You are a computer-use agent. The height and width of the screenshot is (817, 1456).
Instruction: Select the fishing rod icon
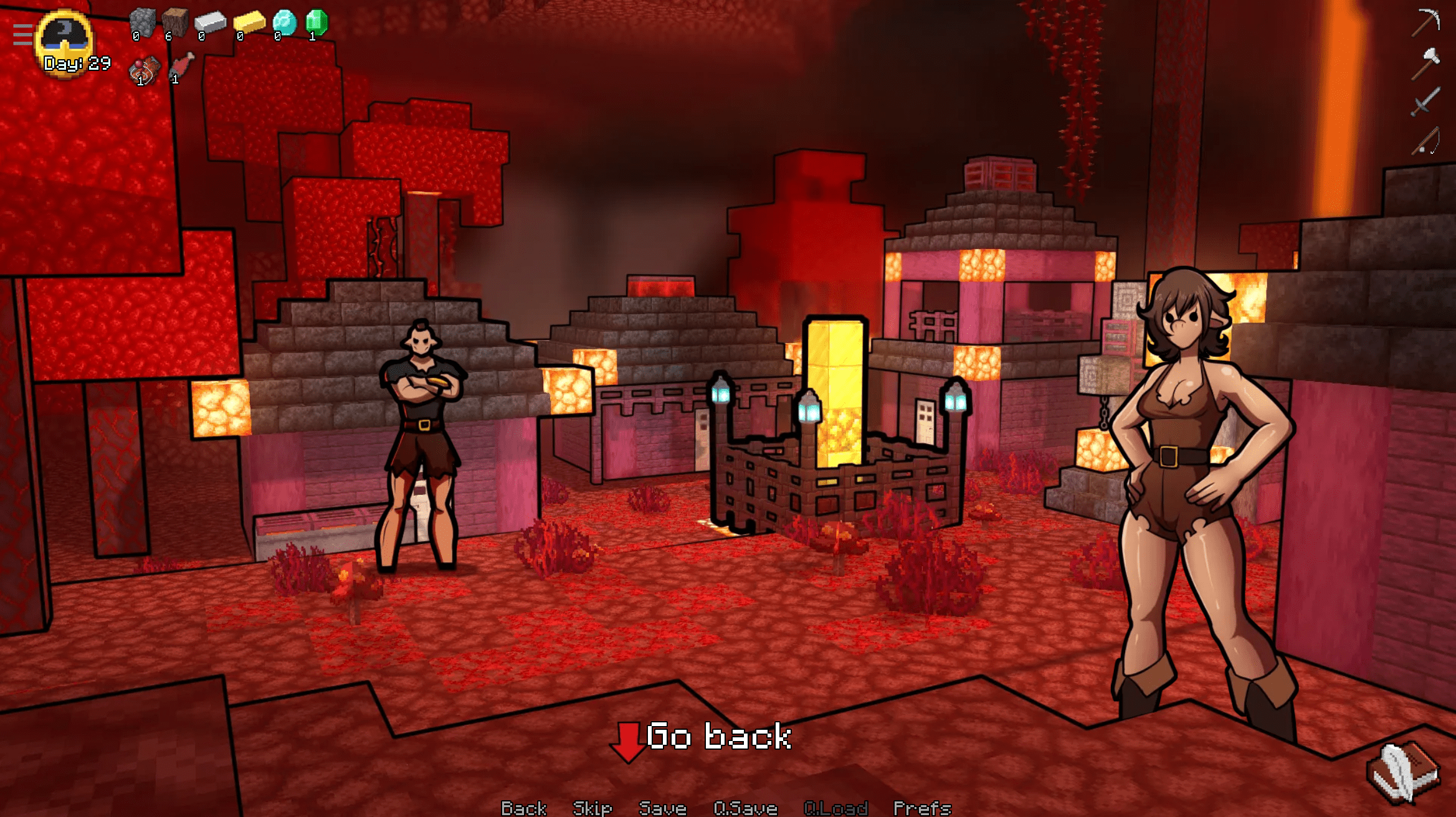click(x=1425, y=140)
